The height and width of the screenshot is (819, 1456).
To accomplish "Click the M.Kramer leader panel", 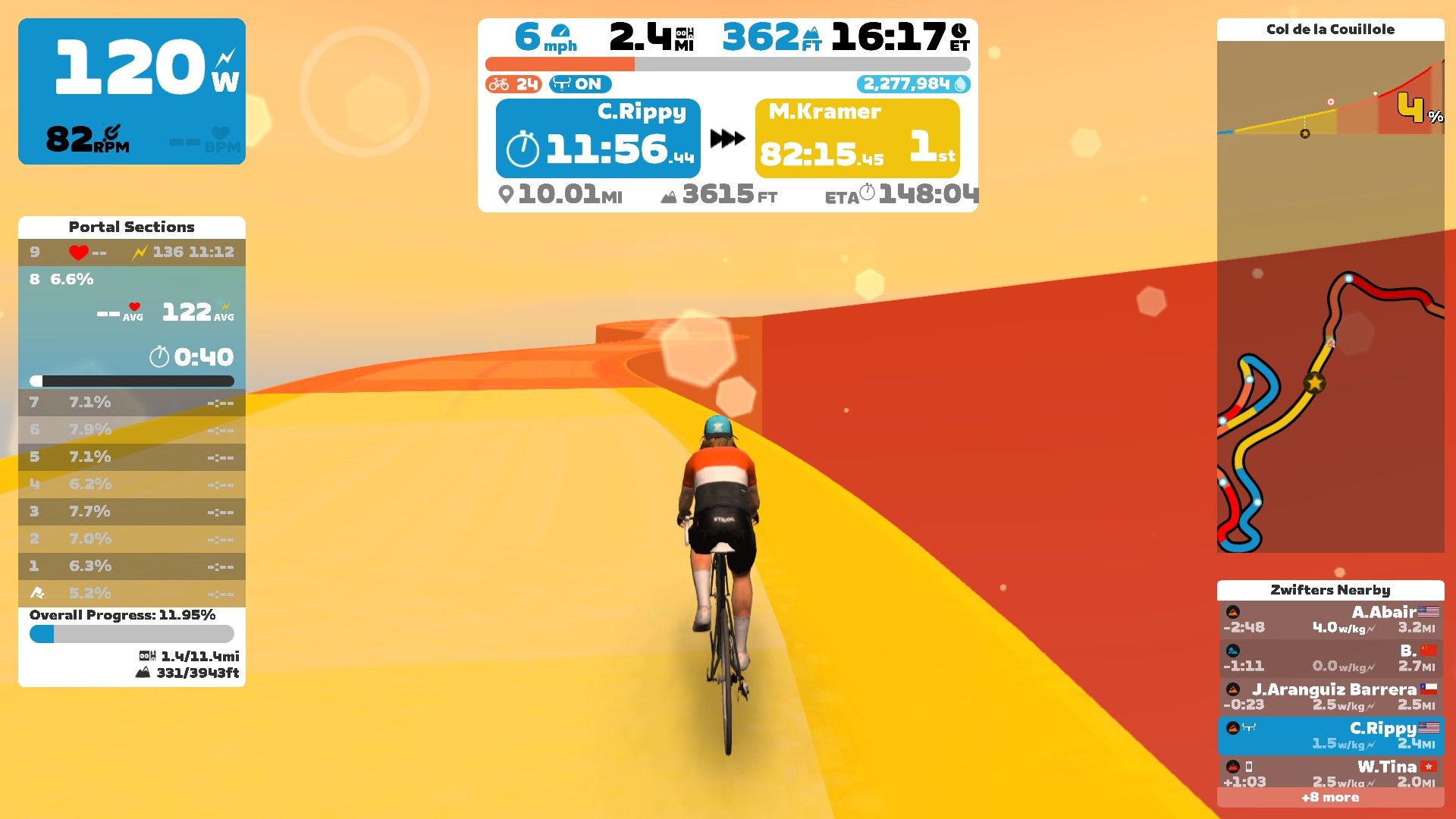I will (x=855, y=137).
